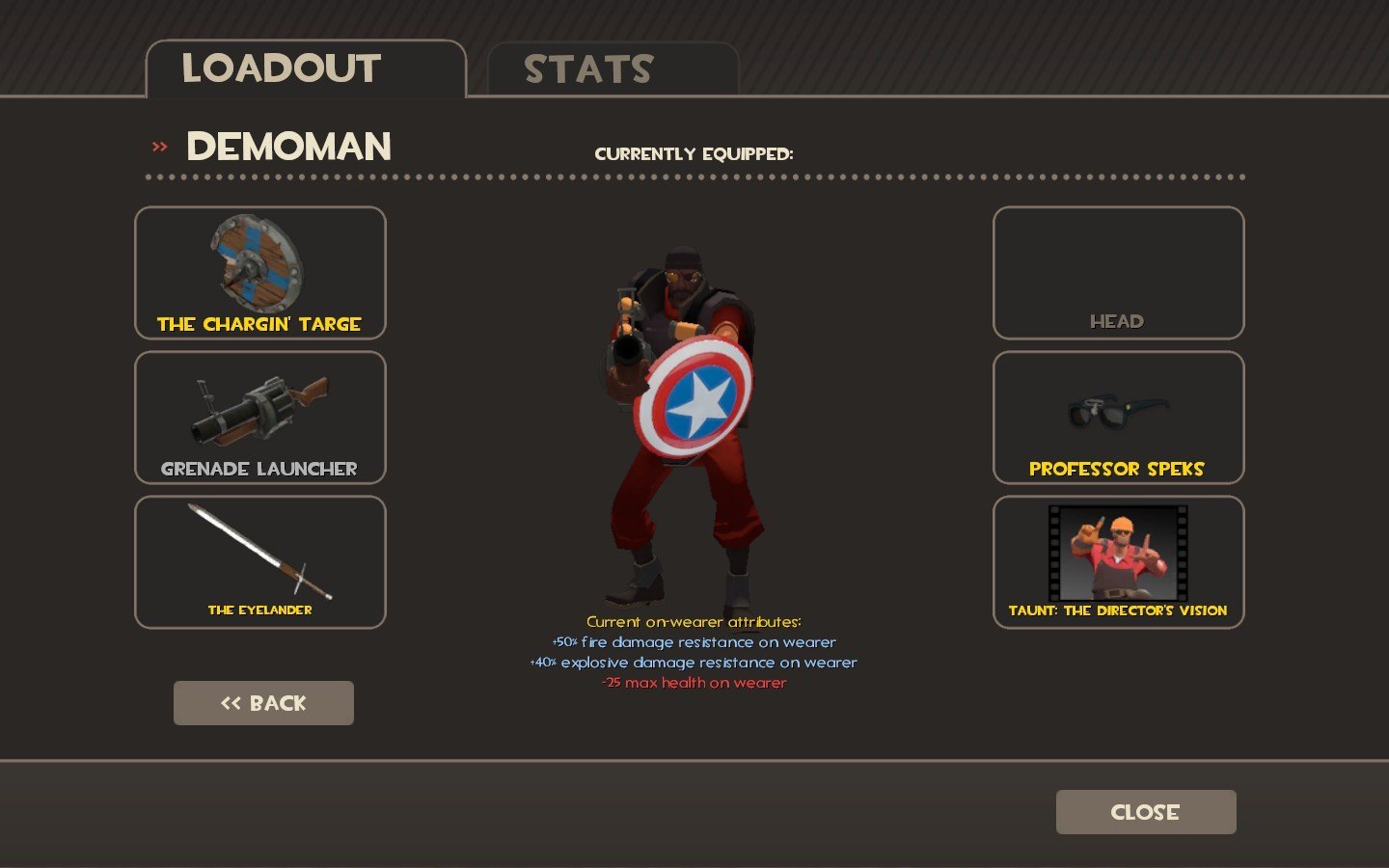
Task: Select the empty Head slot
Action: pyautogui.click(x=1118, y=273)
